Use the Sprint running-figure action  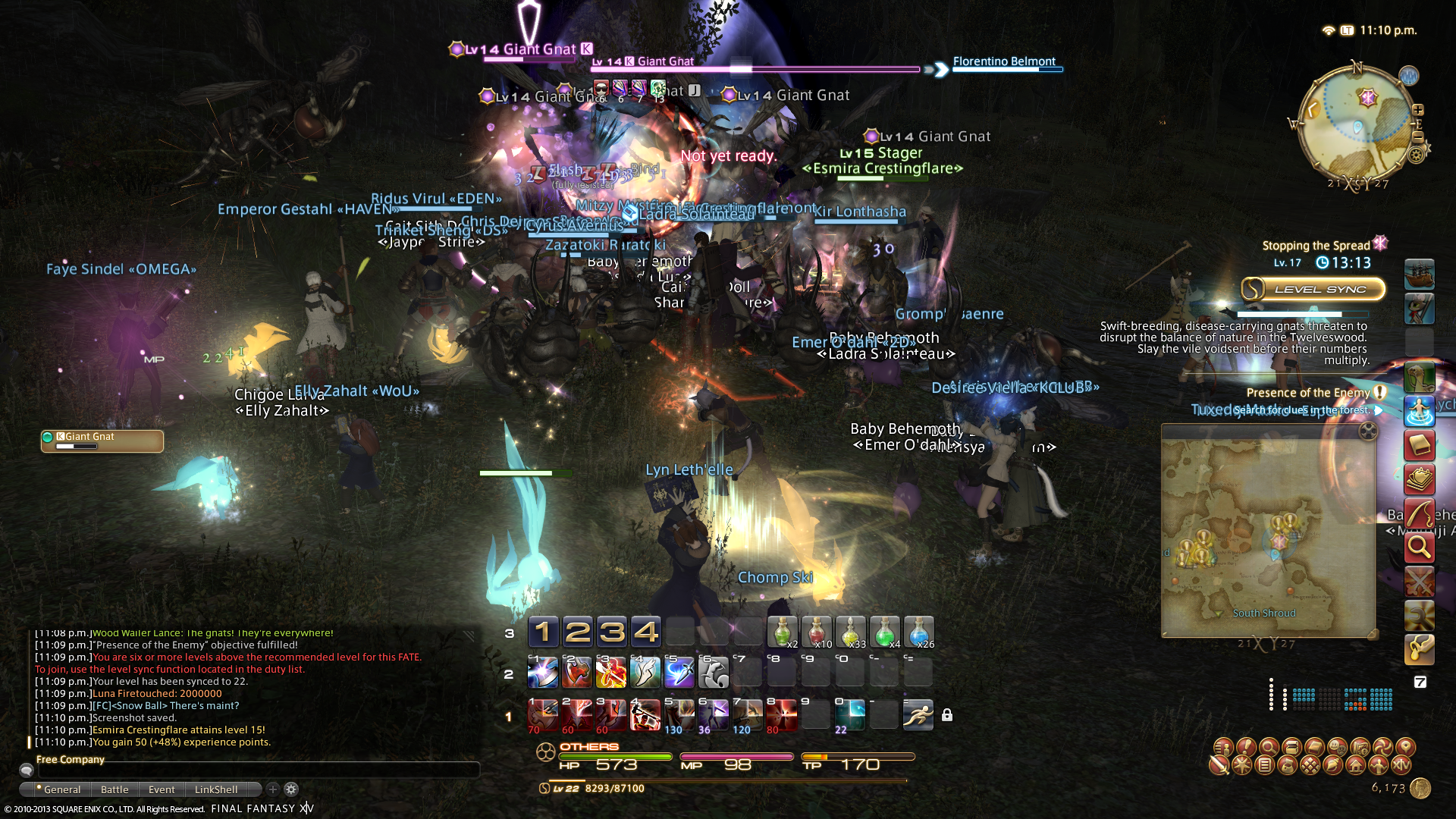[x=918, y=715]
